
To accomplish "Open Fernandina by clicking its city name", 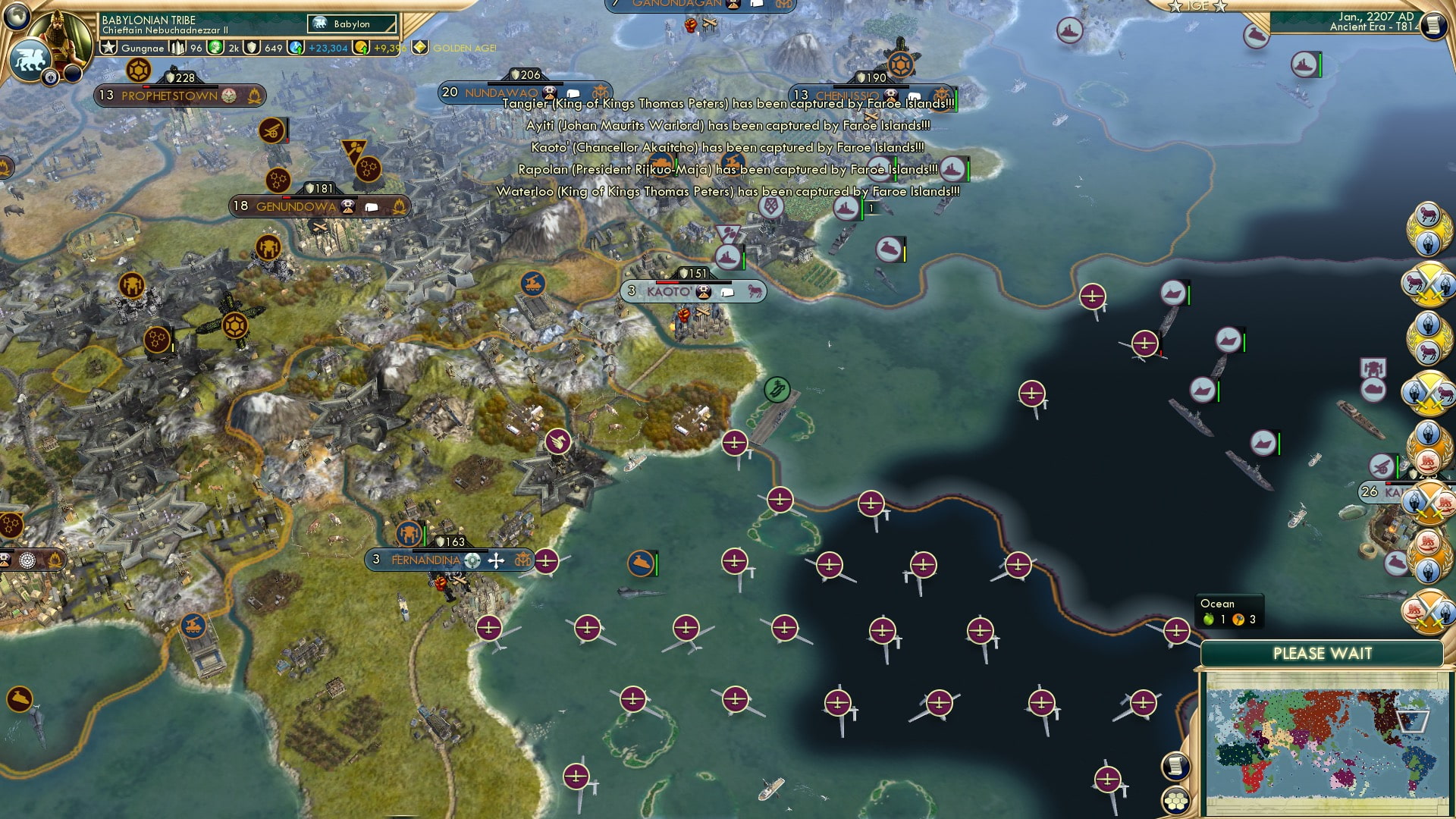I will tap(425, 560).
